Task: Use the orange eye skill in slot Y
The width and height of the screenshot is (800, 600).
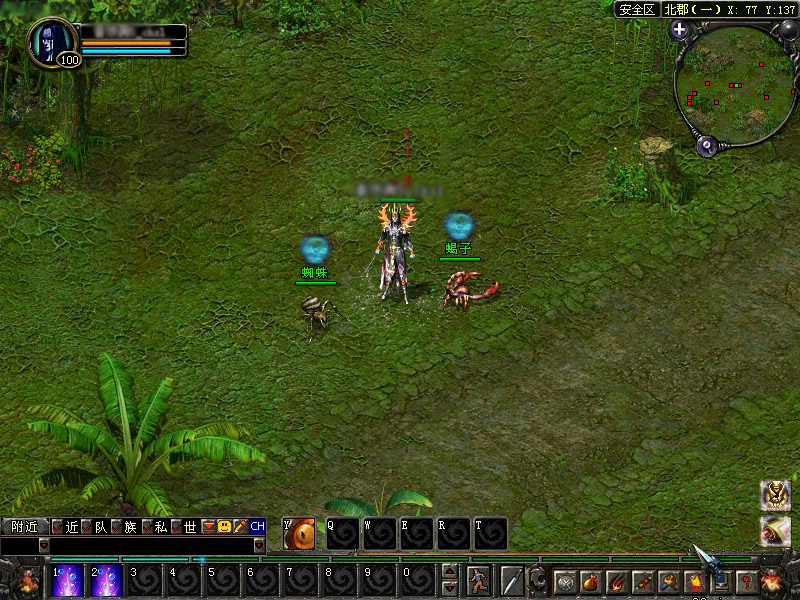Action: [x=300, y=535]
